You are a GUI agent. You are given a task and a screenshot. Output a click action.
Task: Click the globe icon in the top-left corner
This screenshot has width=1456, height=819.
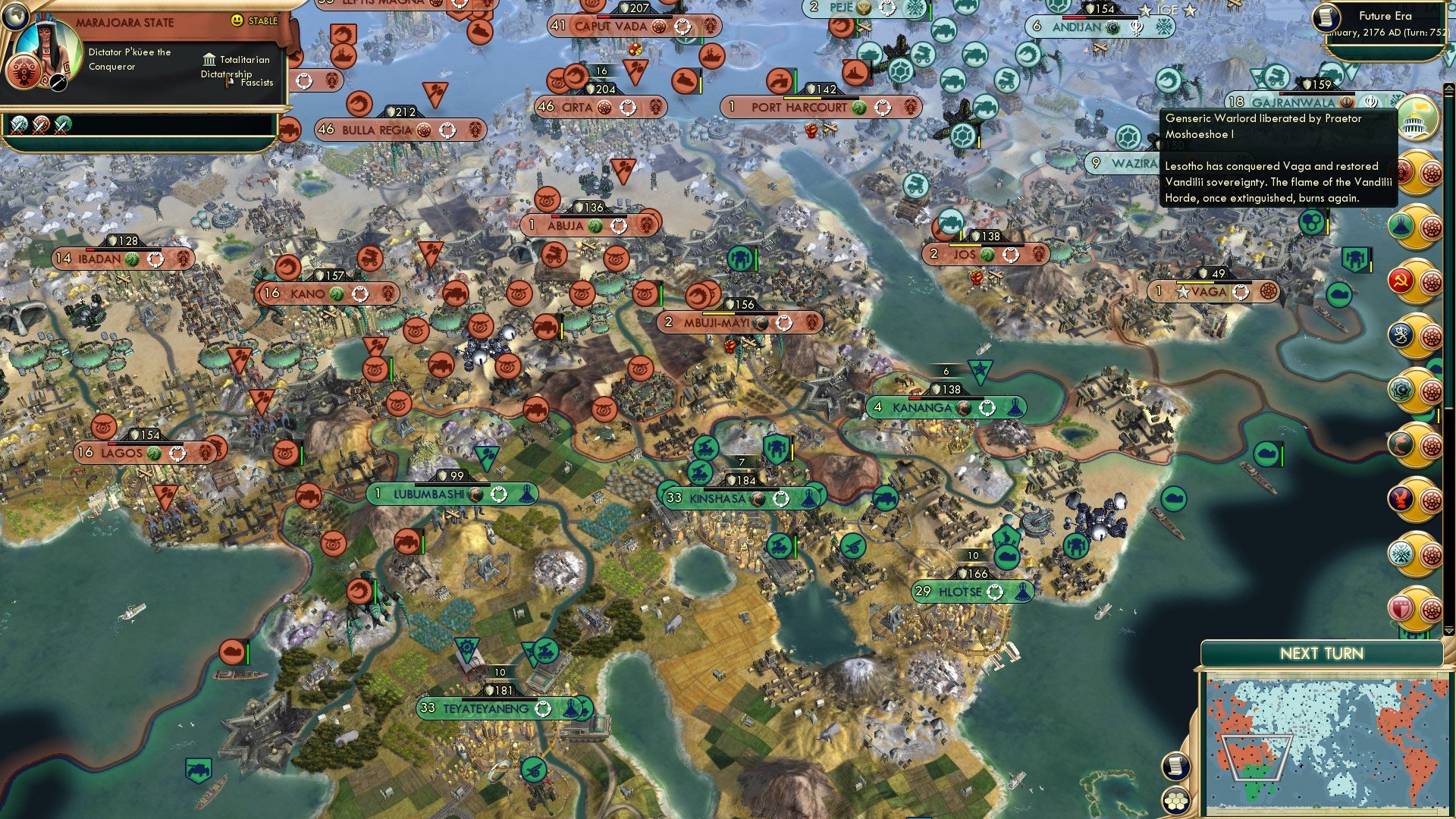tap(16, 15)
